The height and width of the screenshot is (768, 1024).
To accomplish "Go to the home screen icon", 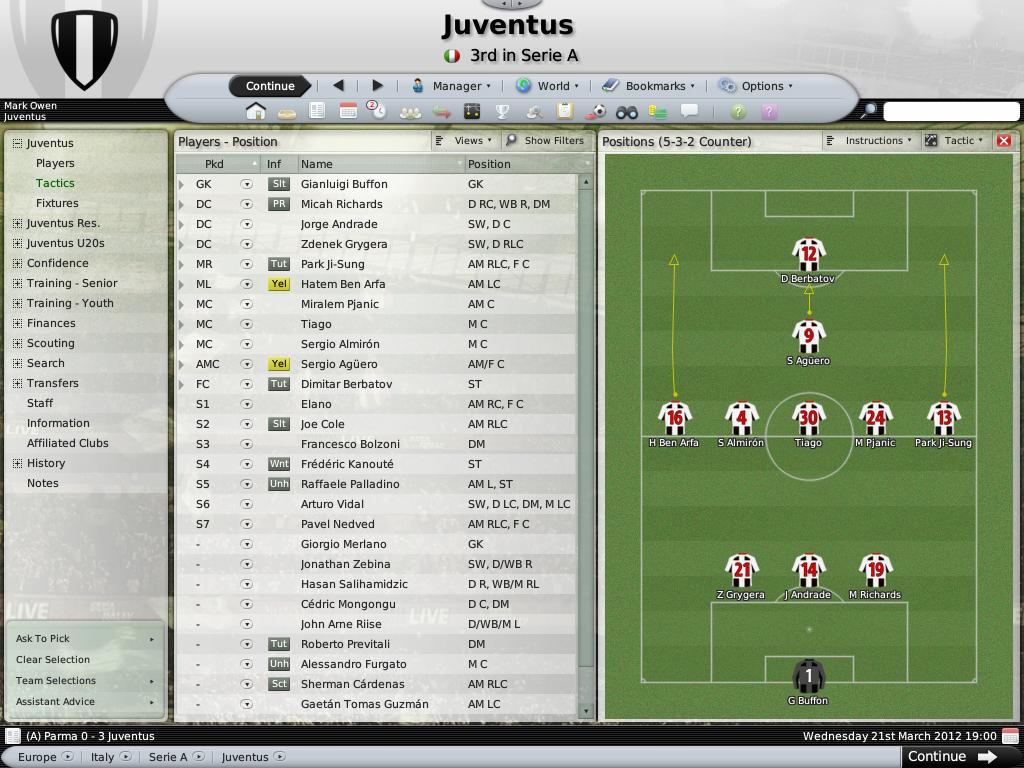I will (x=256, y=111).
